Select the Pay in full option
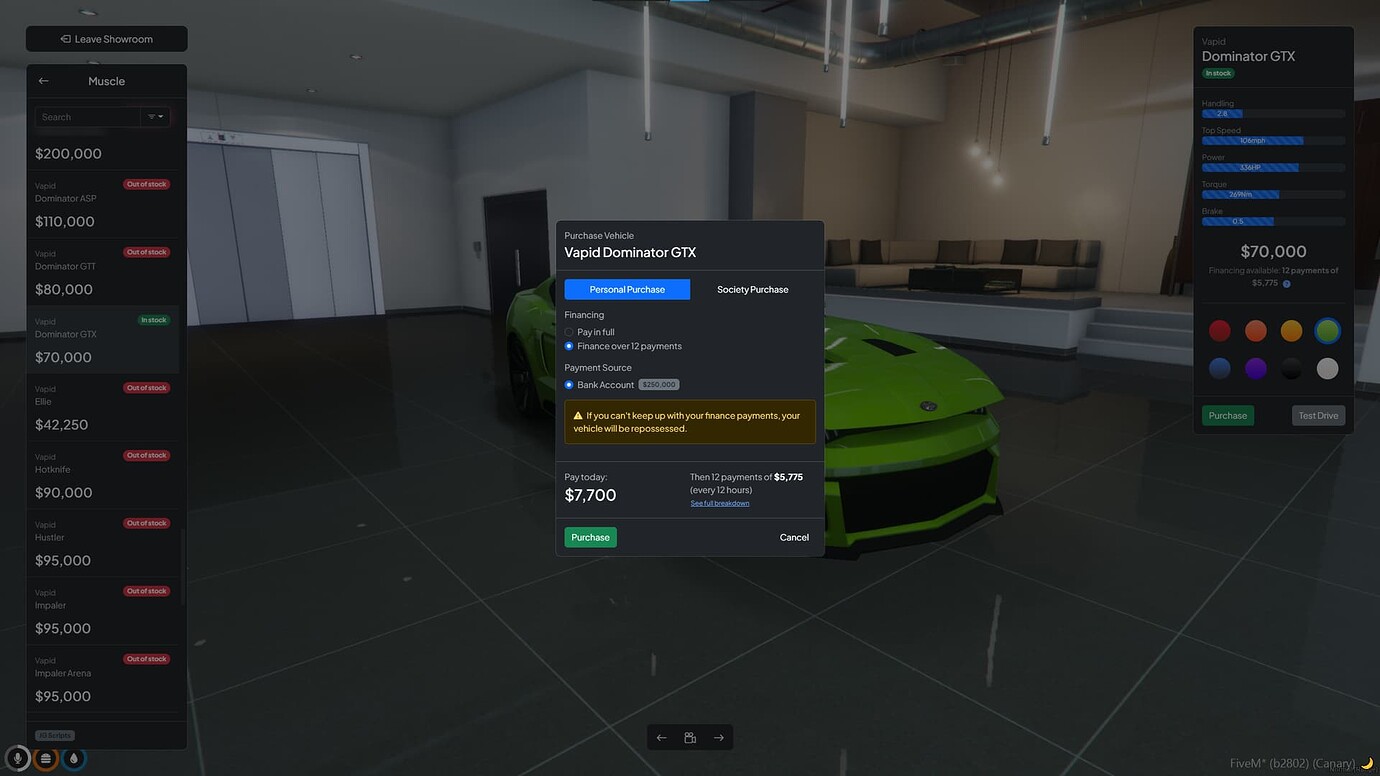Screen dimensions: 1380x776 point(568,332)
